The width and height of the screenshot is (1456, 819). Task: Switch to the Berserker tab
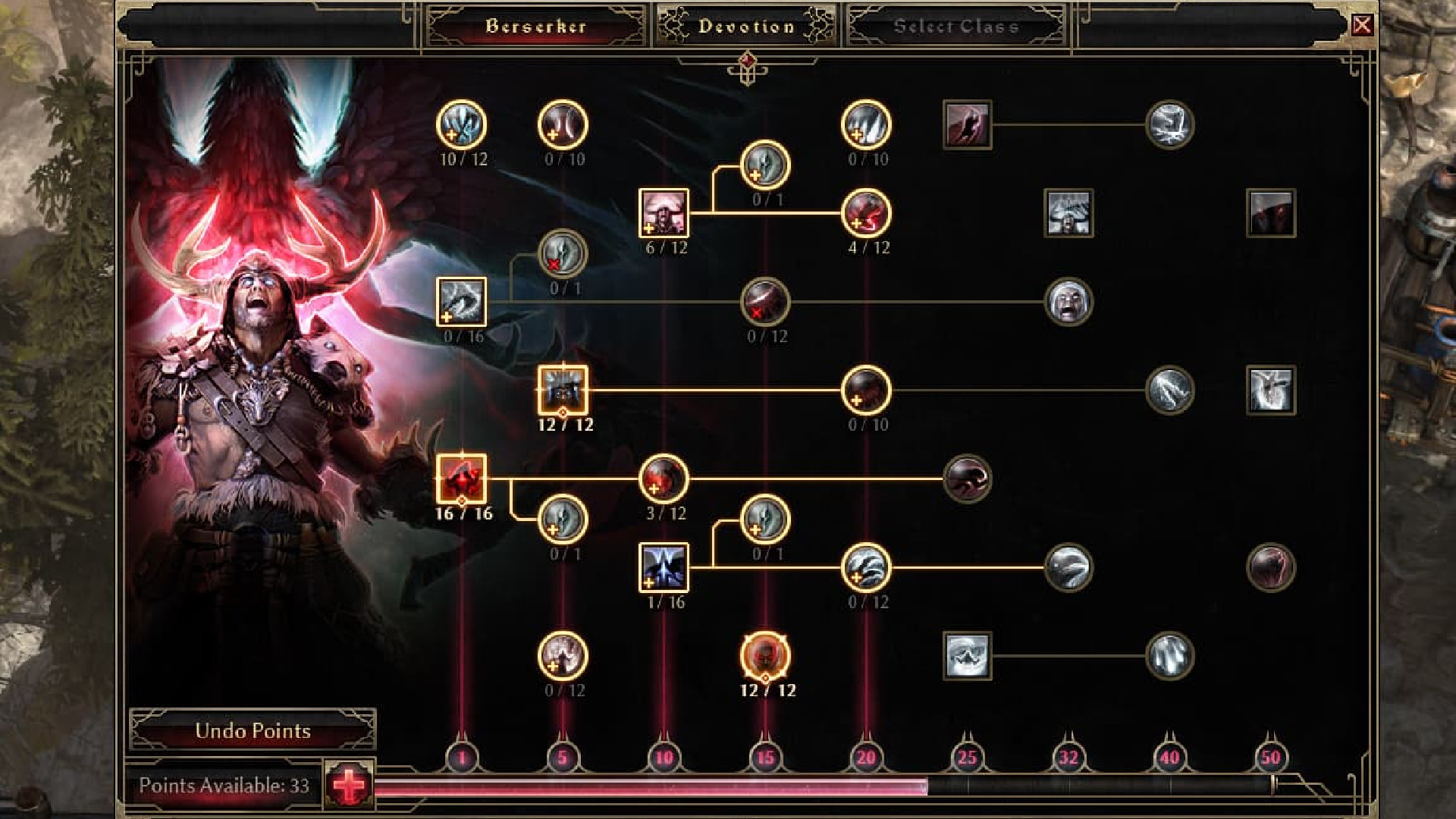click(x=535, y=25)
